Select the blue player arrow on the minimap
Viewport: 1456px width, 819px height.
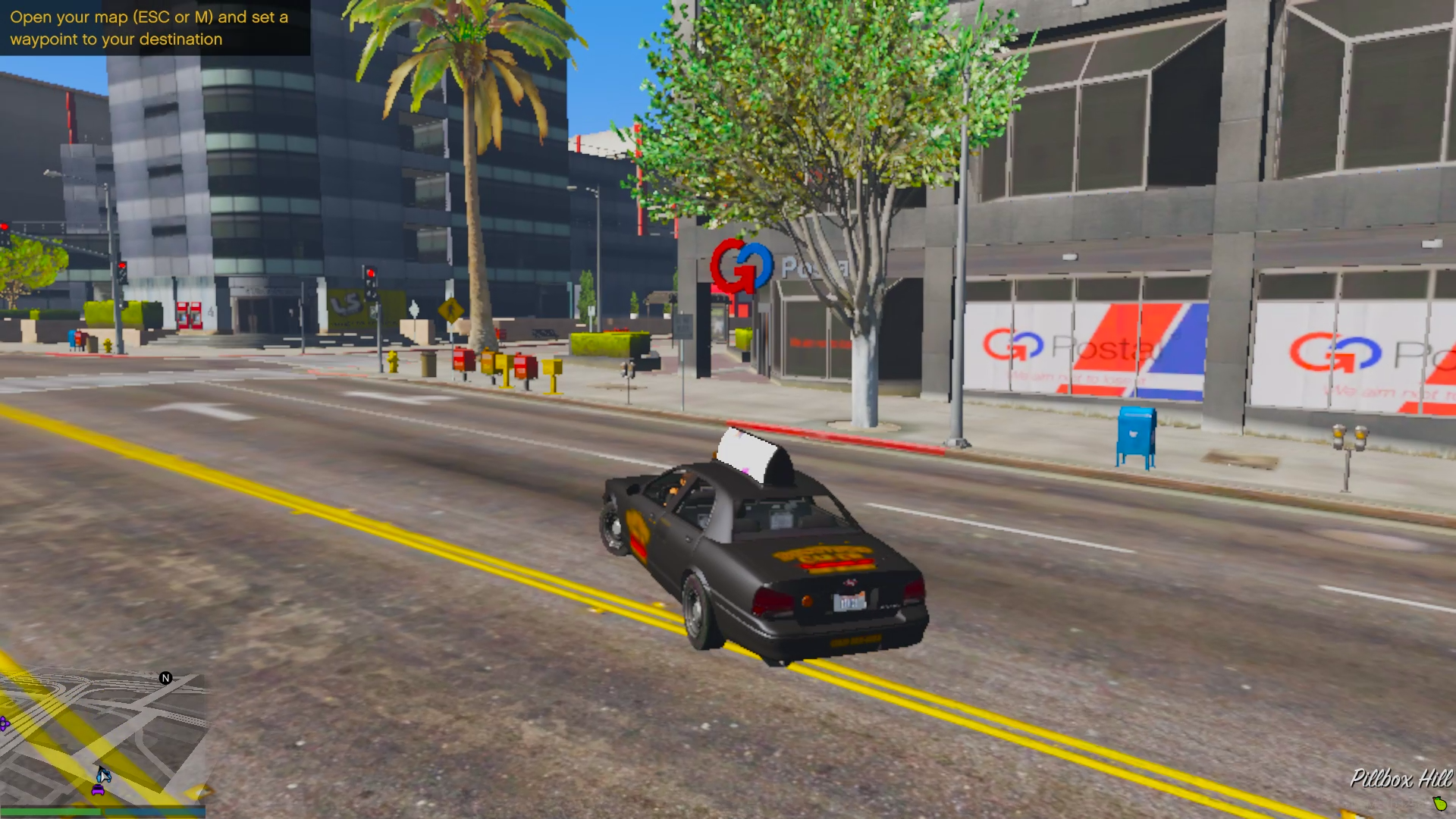tap(104, 777)
